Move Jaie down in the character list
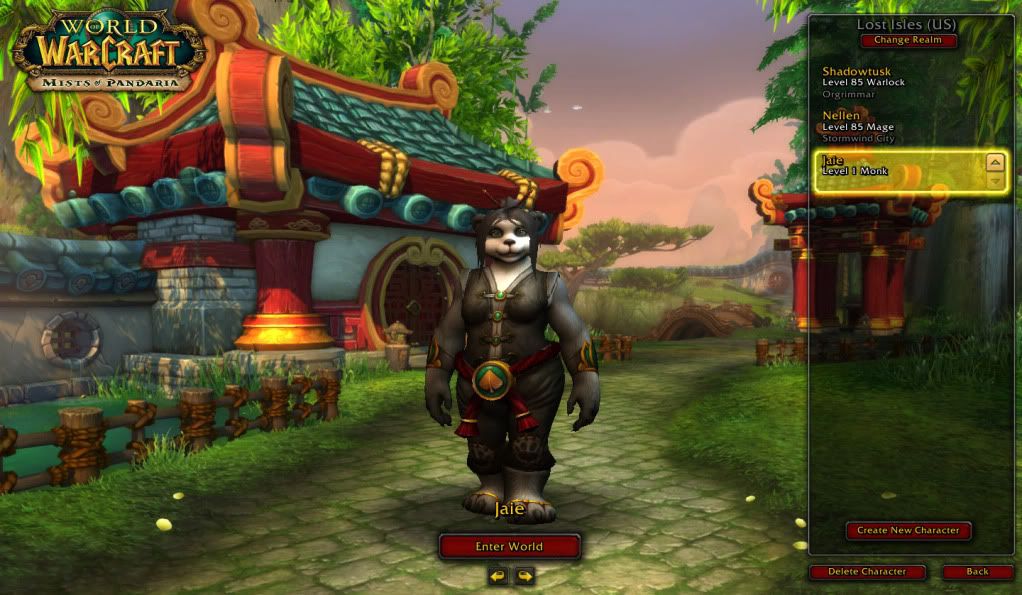The height and width of the screenshot is (595, 1022). 994,181
